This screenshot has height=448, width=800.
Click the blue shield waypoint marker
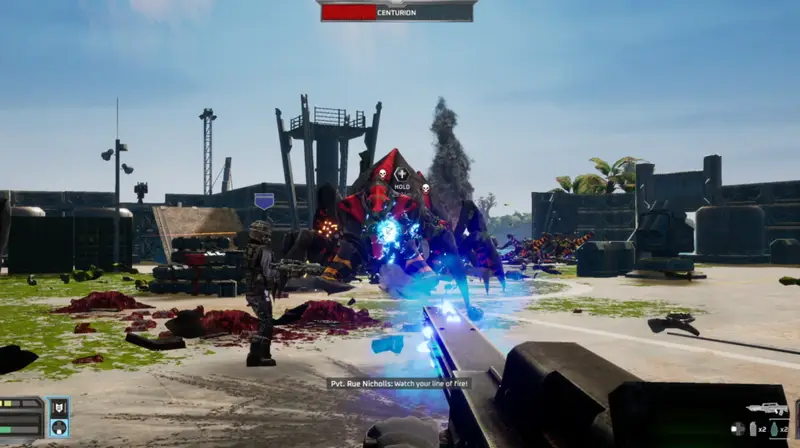(x=264, y=201)
